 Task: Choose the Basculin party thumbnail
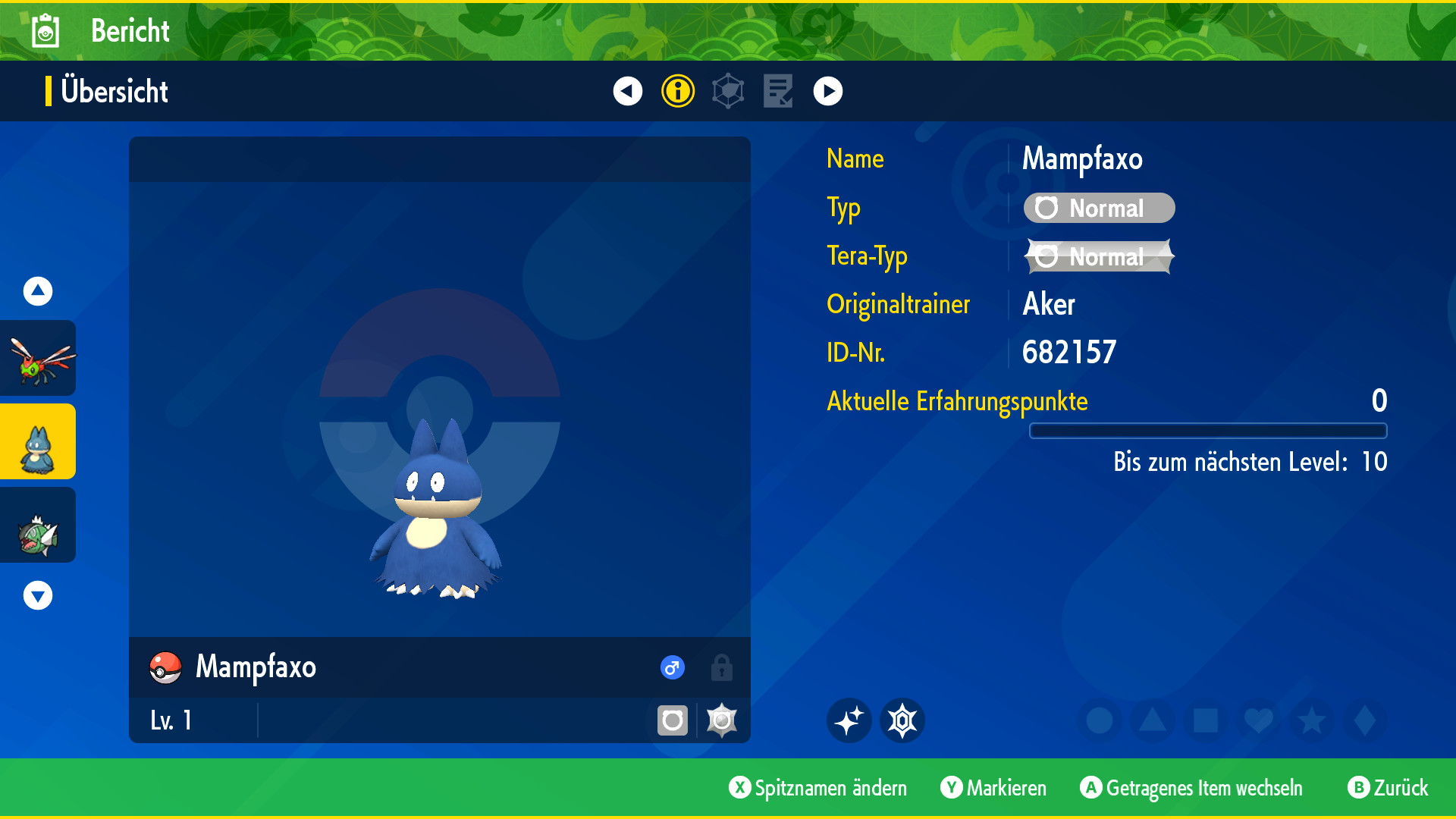tap(38, 526)
